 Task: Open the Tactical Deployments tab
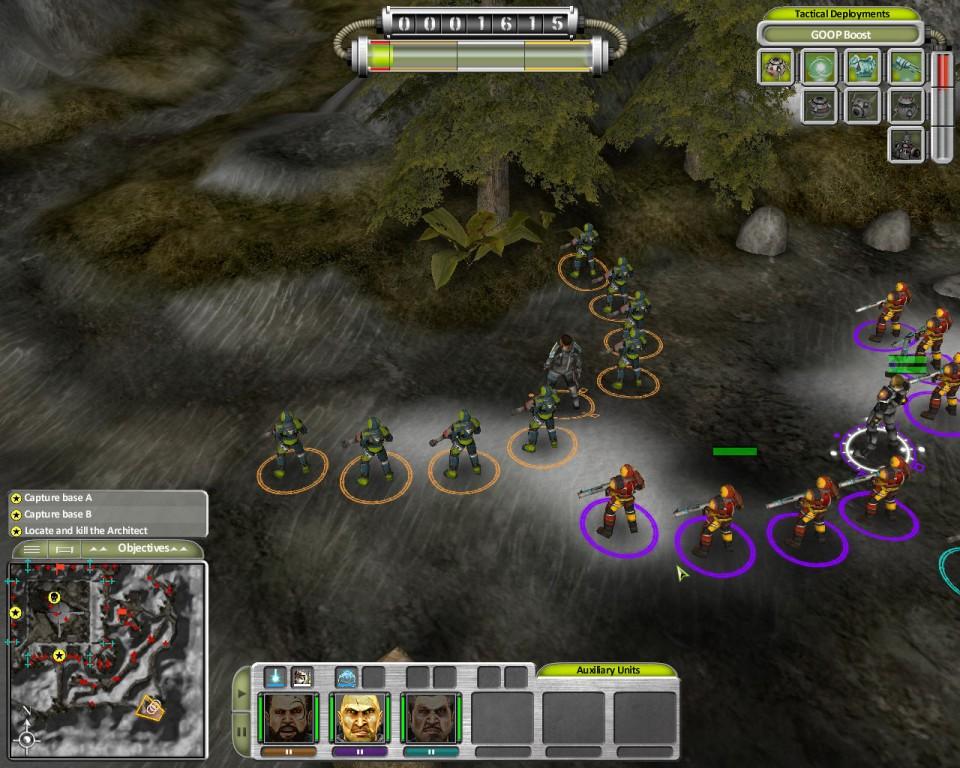841,14
